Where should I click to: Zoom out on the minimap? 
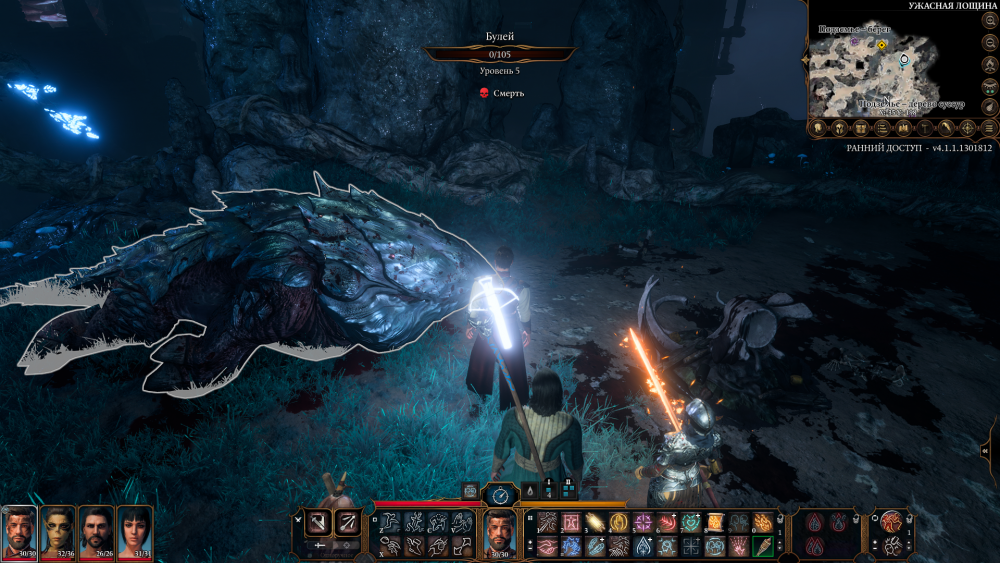point(988,45)
